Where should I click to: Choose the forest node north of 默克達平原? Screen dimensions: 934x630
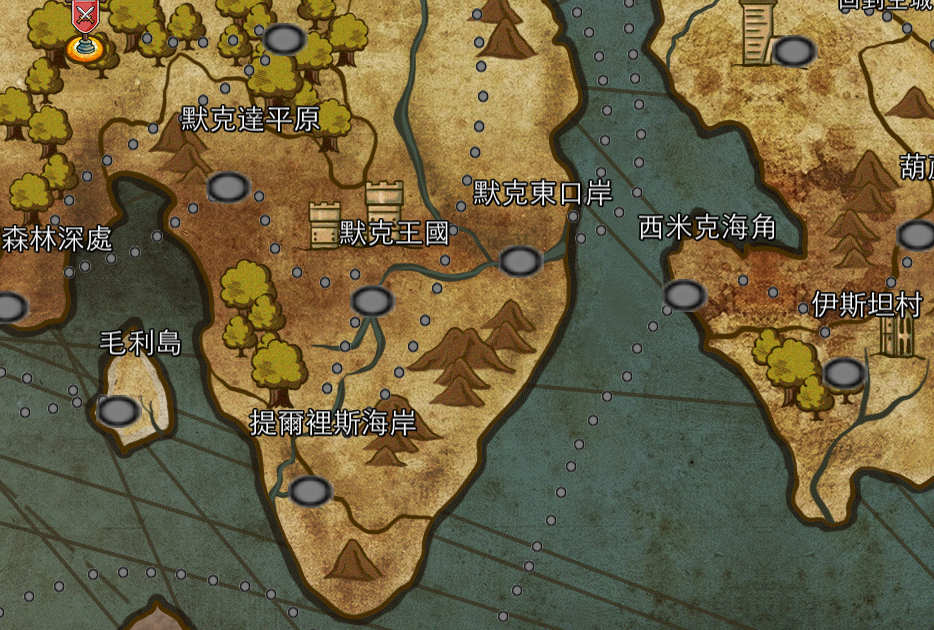pos(284,40)
